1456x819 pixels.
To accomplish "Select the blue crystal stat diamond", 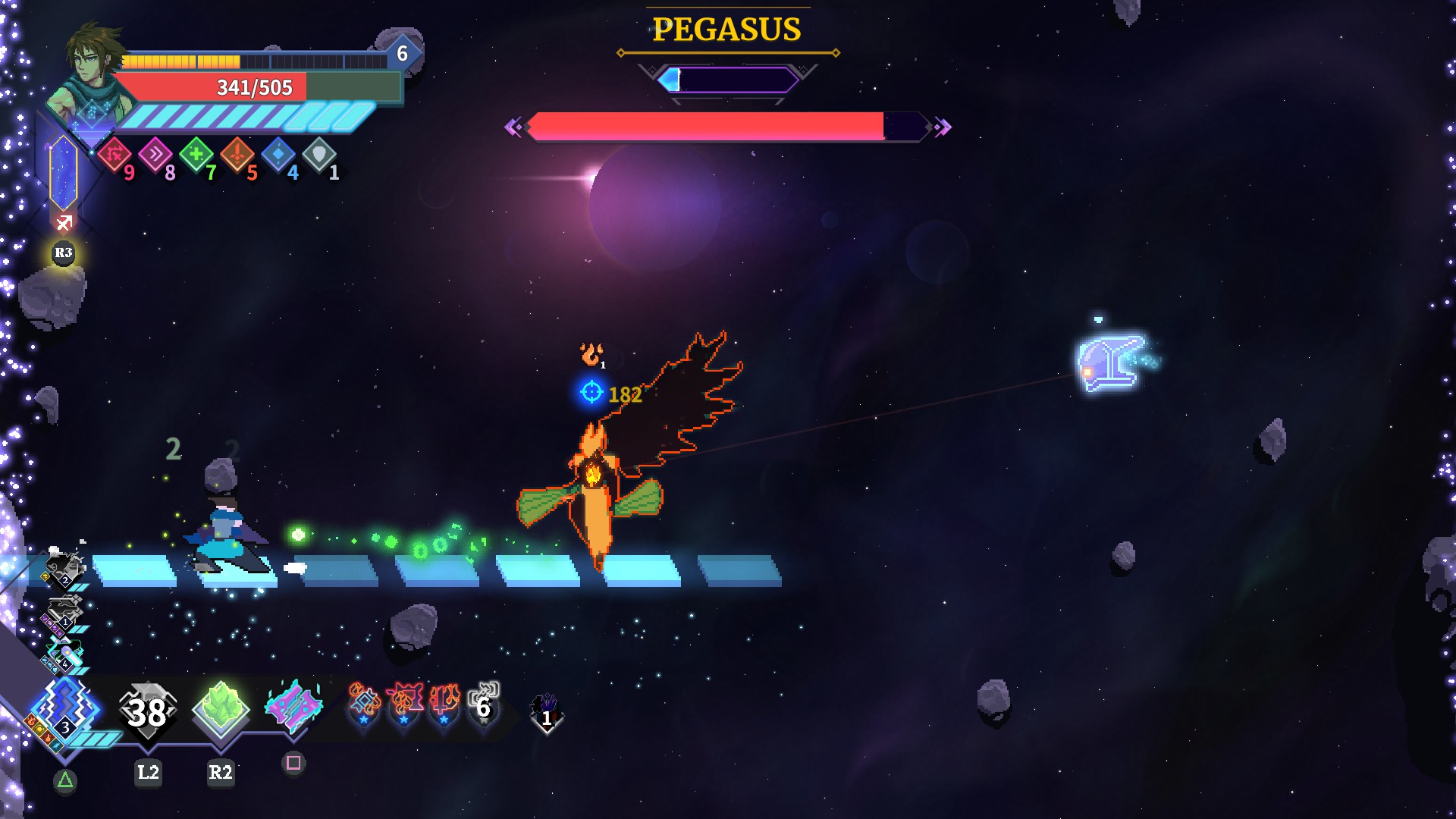I will (278, 155).
